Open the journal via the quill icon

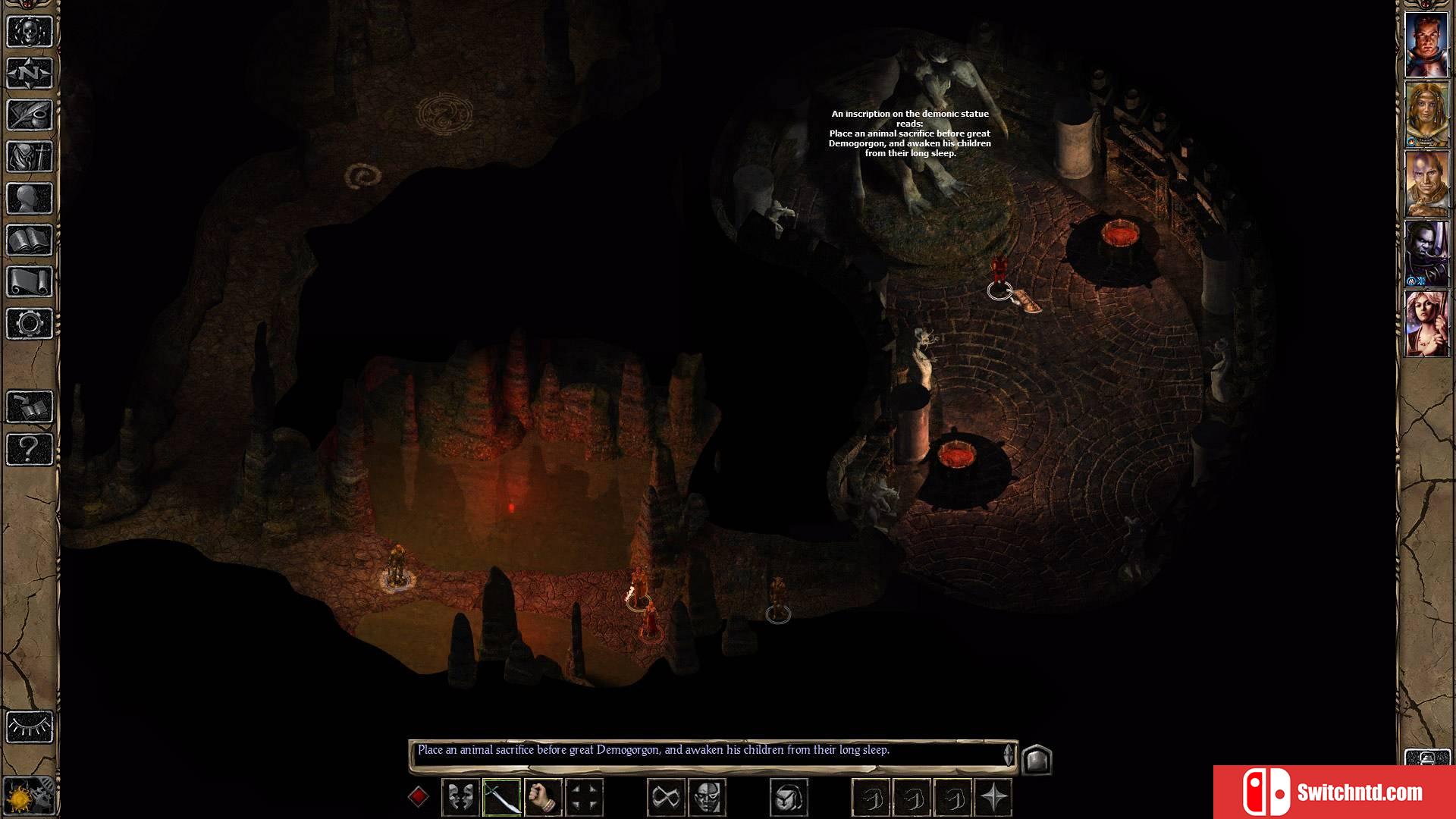pos(30,115)
